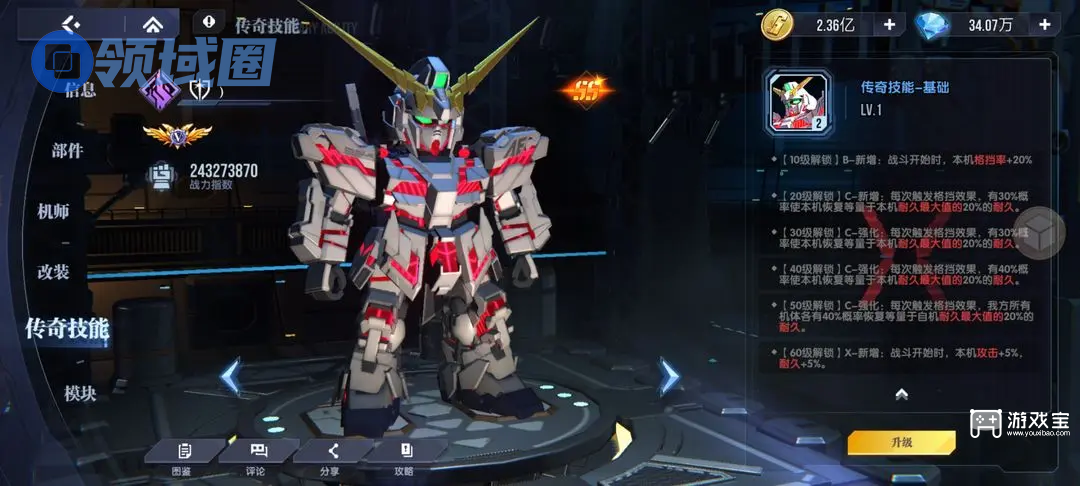Switch to the 模块 (Module) tab

click(80, 393)
